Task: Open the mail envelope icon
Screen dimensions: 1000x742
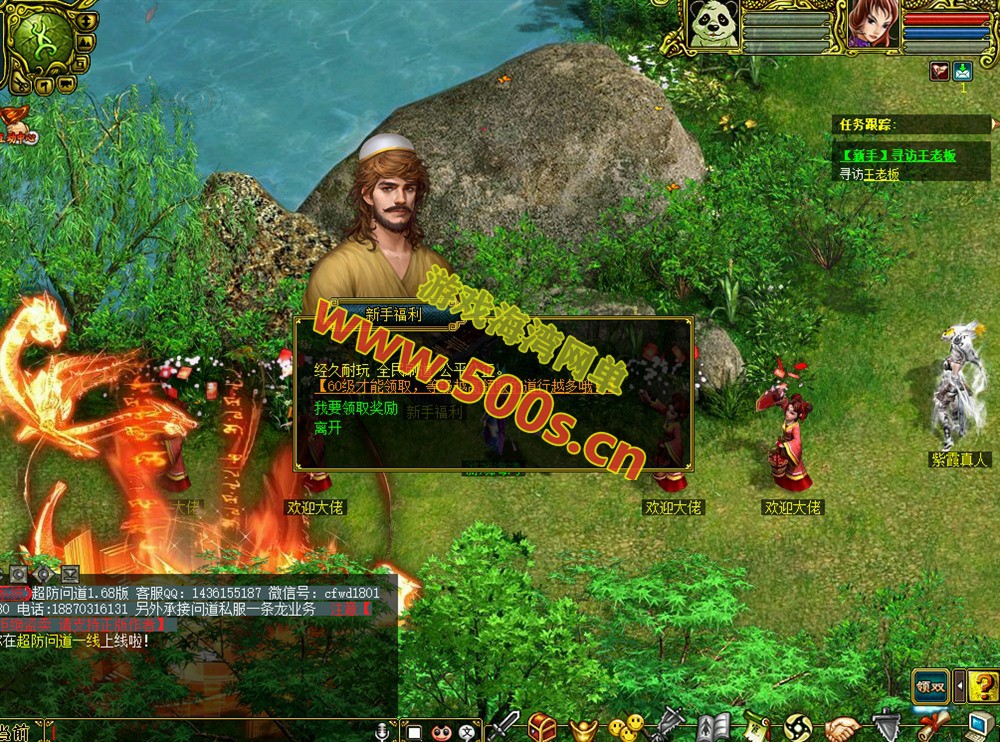Action: tap(963, 71)
